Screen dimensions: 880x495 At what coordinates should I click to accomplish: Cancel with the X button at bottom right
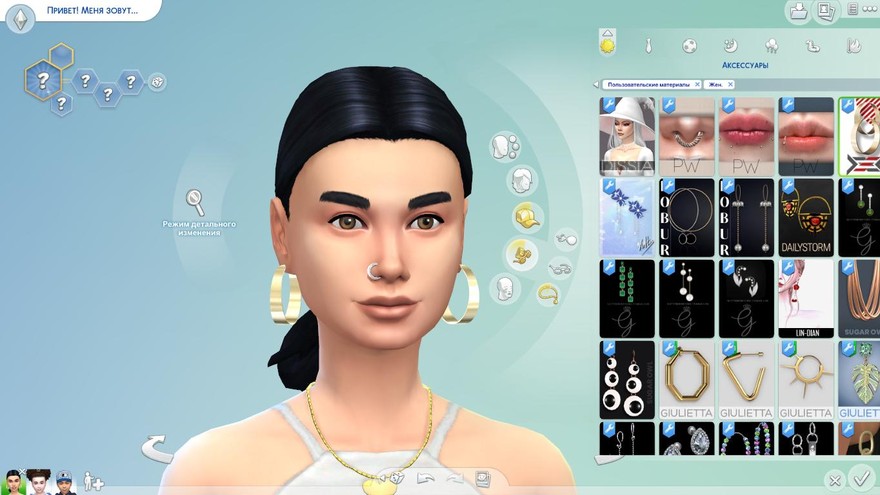[x=835, y=481]
